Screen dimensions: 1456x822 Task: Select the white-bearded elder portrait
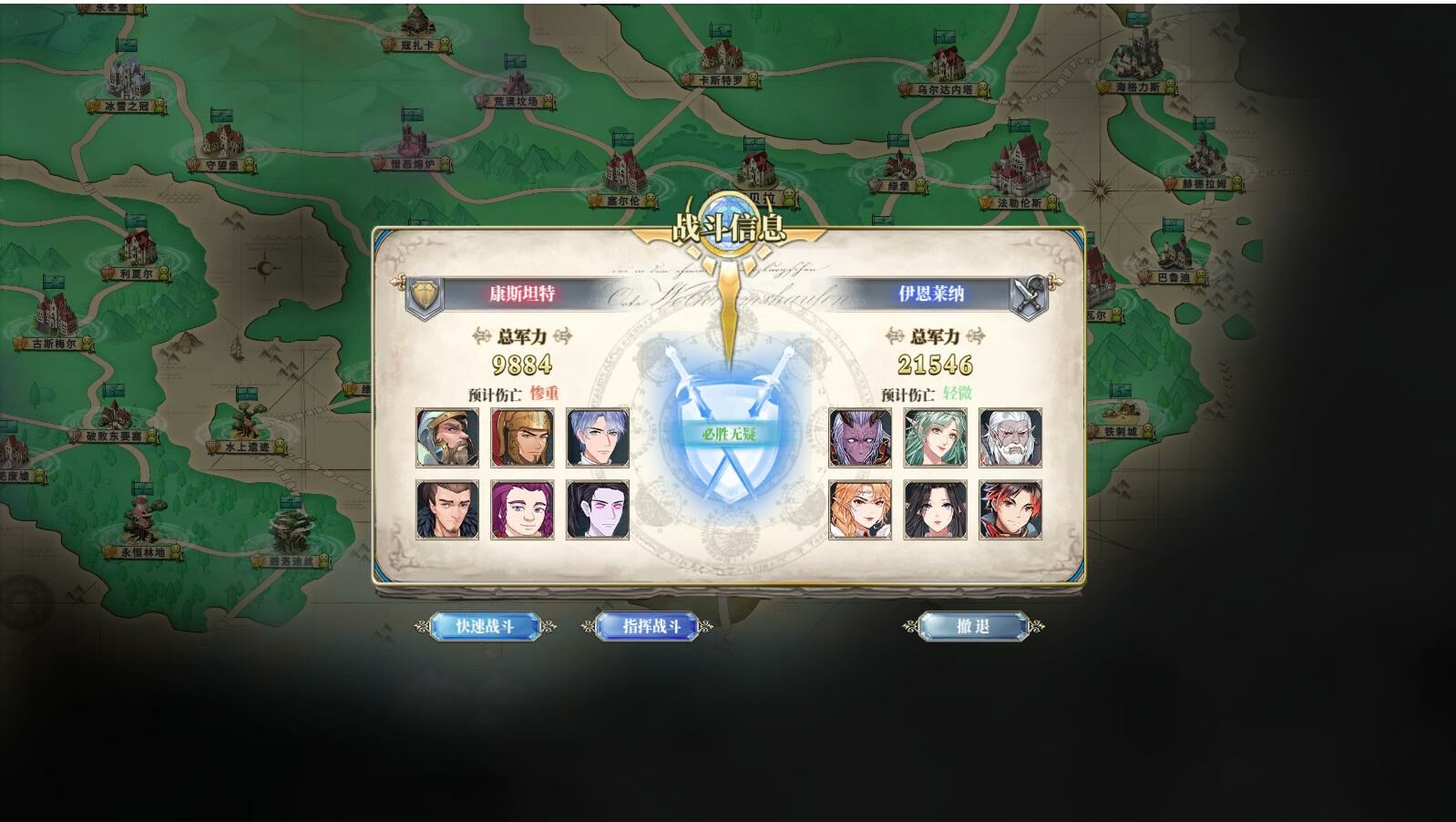1010,438
